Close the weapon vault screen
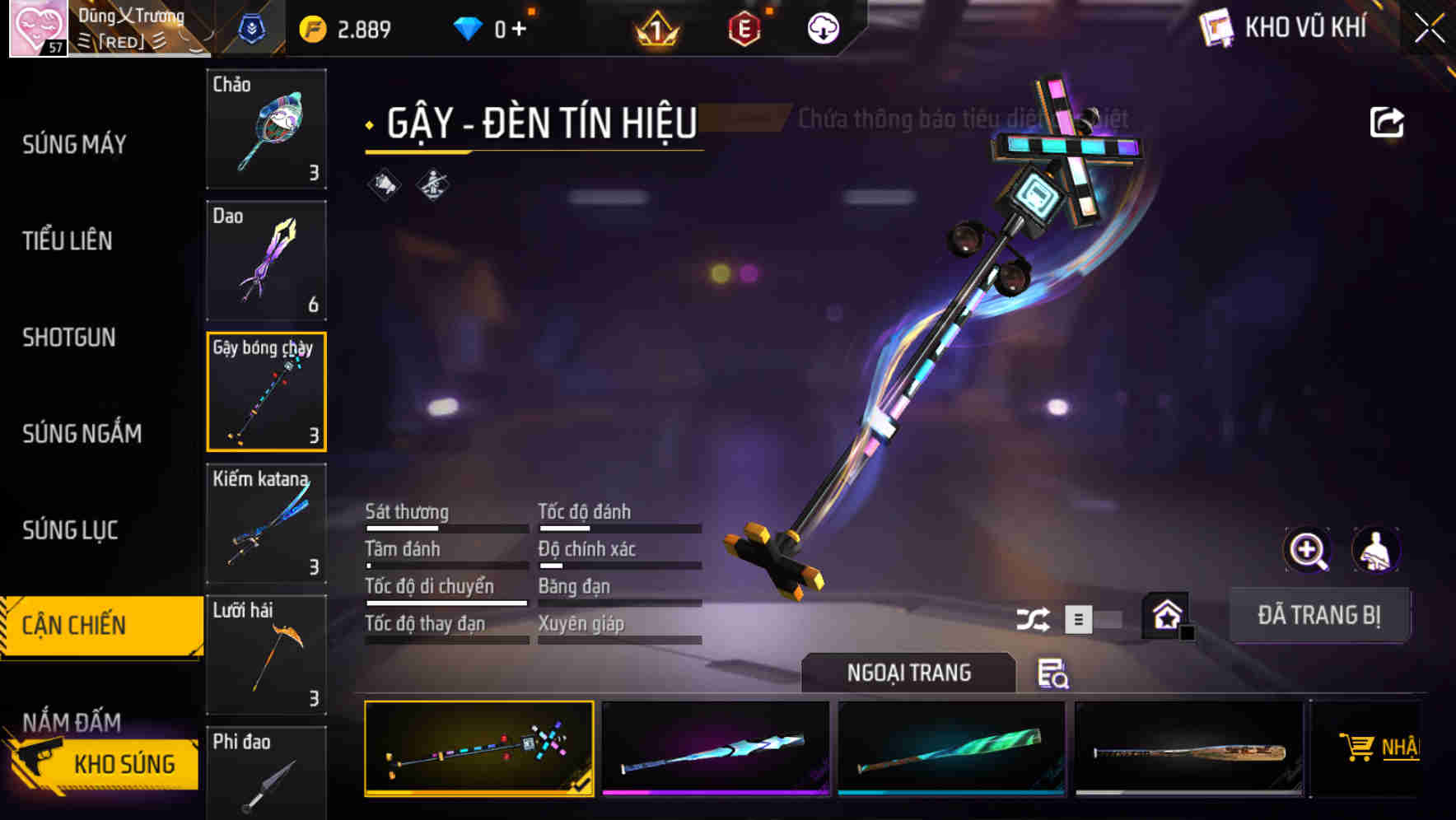This screenshot has height=820, width=1456. pyautogui.click(x=1429, y=29)
